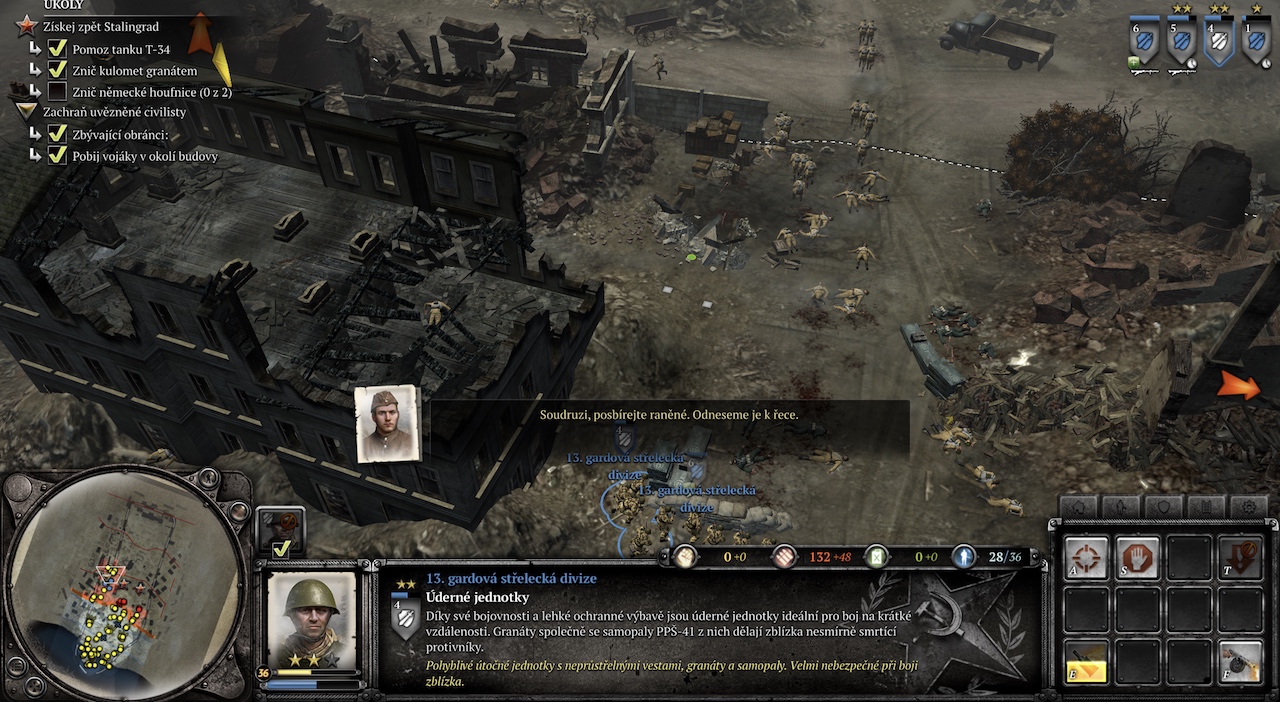The height and width of the screenshot is (702, 1280).
Task: Select squad shield number 1
Action: click(1256, 42)
